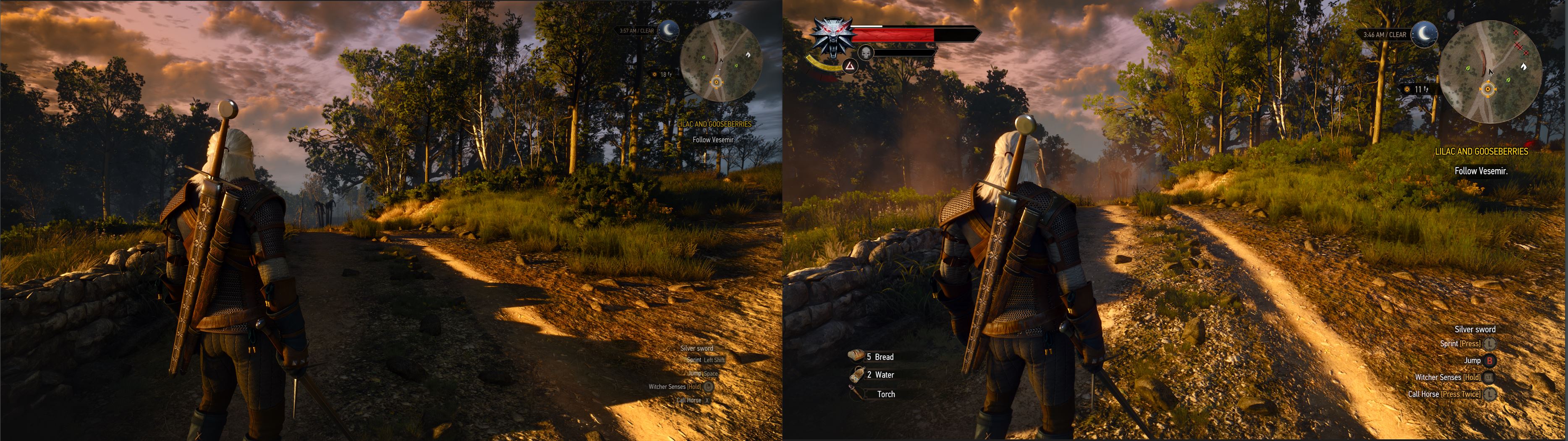Open the minimap beside the 3:57 AM clock
1568x441 pixels.
click(720, 61)
